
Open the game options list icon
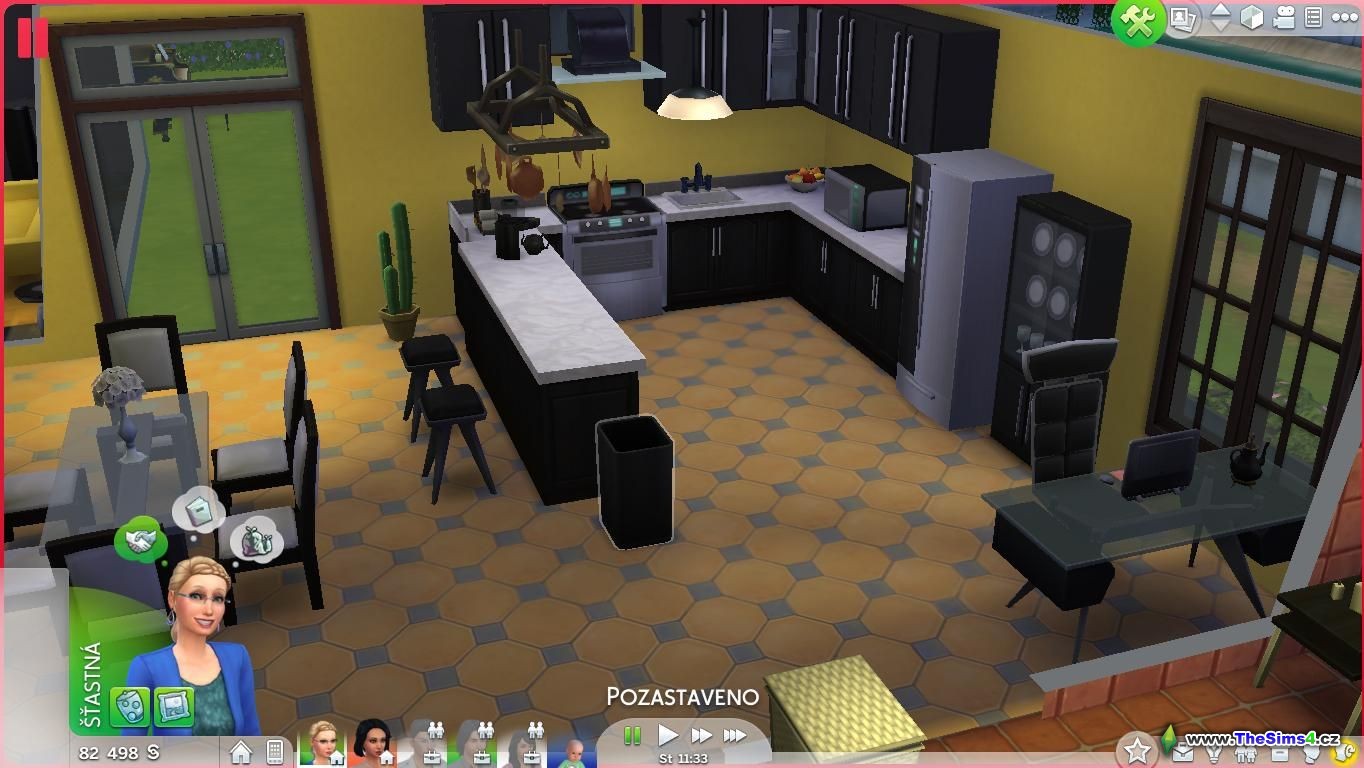[1314, 18]
